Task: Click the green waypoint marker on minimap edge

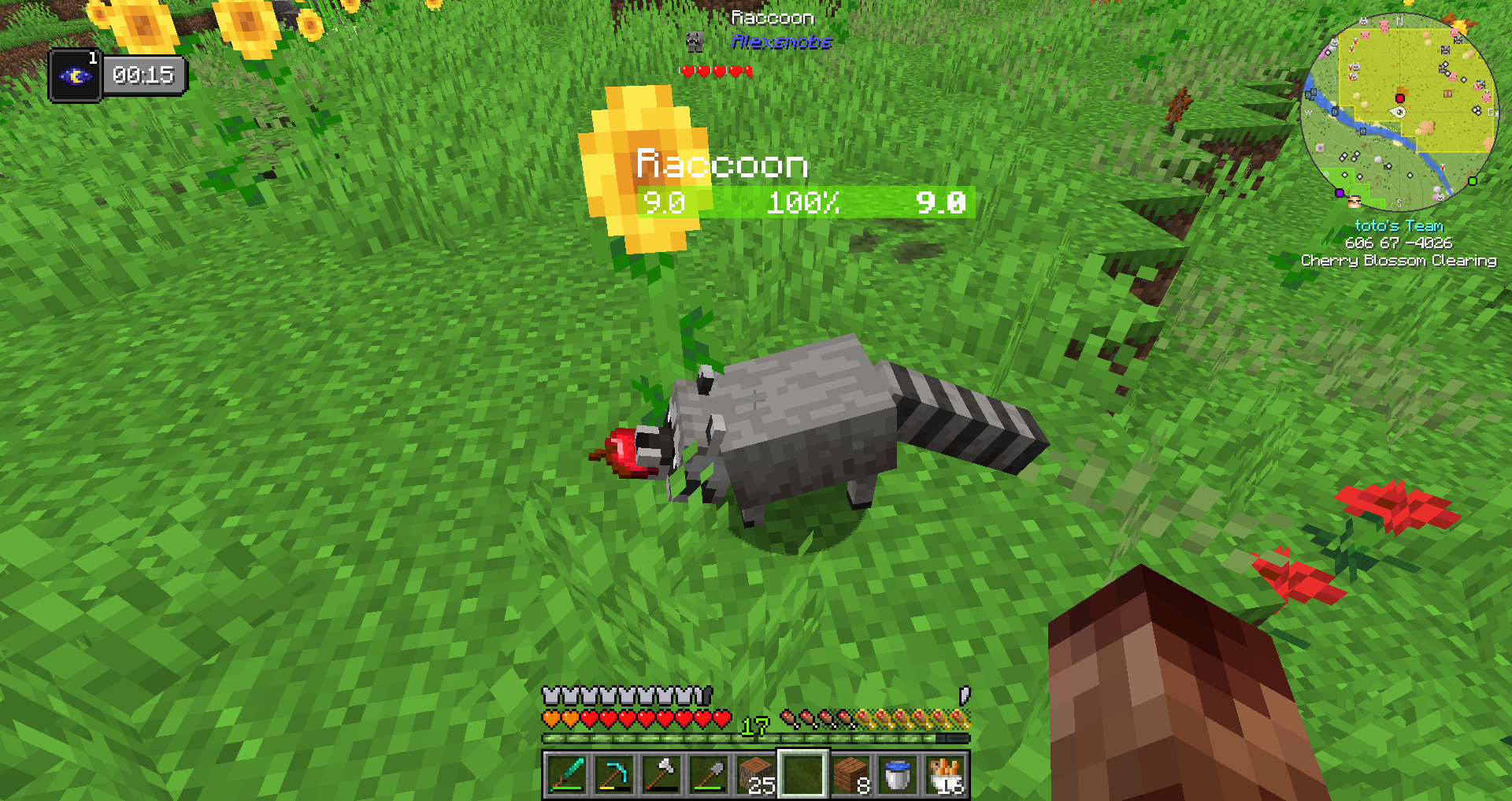Action: pos(1472,181)
